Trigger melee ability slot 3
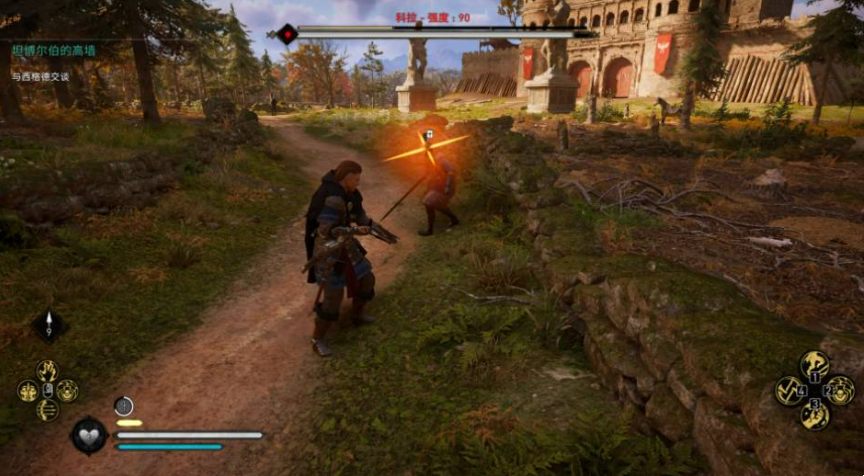 815,414
